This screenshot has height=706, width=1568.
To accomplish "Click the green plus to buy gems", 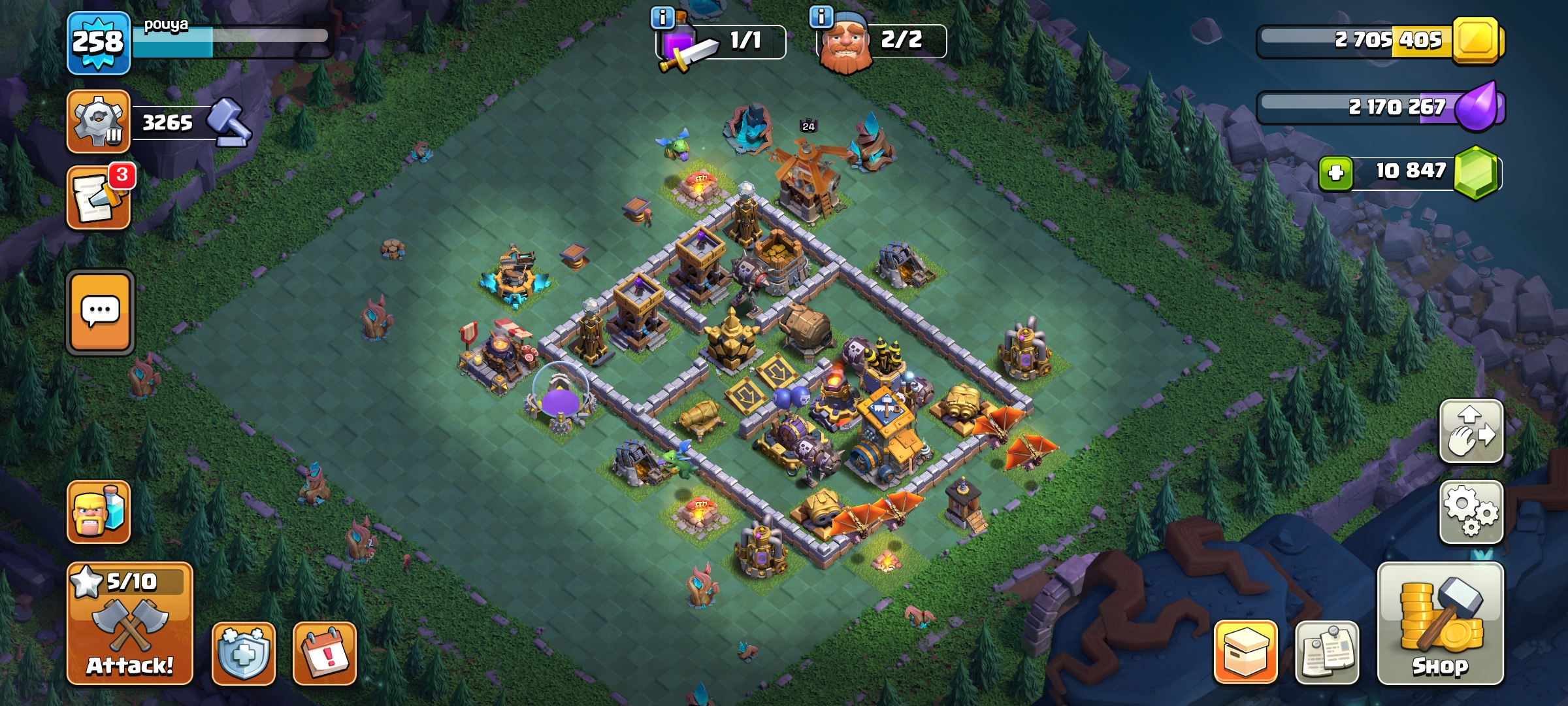I will [x=1335, y=173].
